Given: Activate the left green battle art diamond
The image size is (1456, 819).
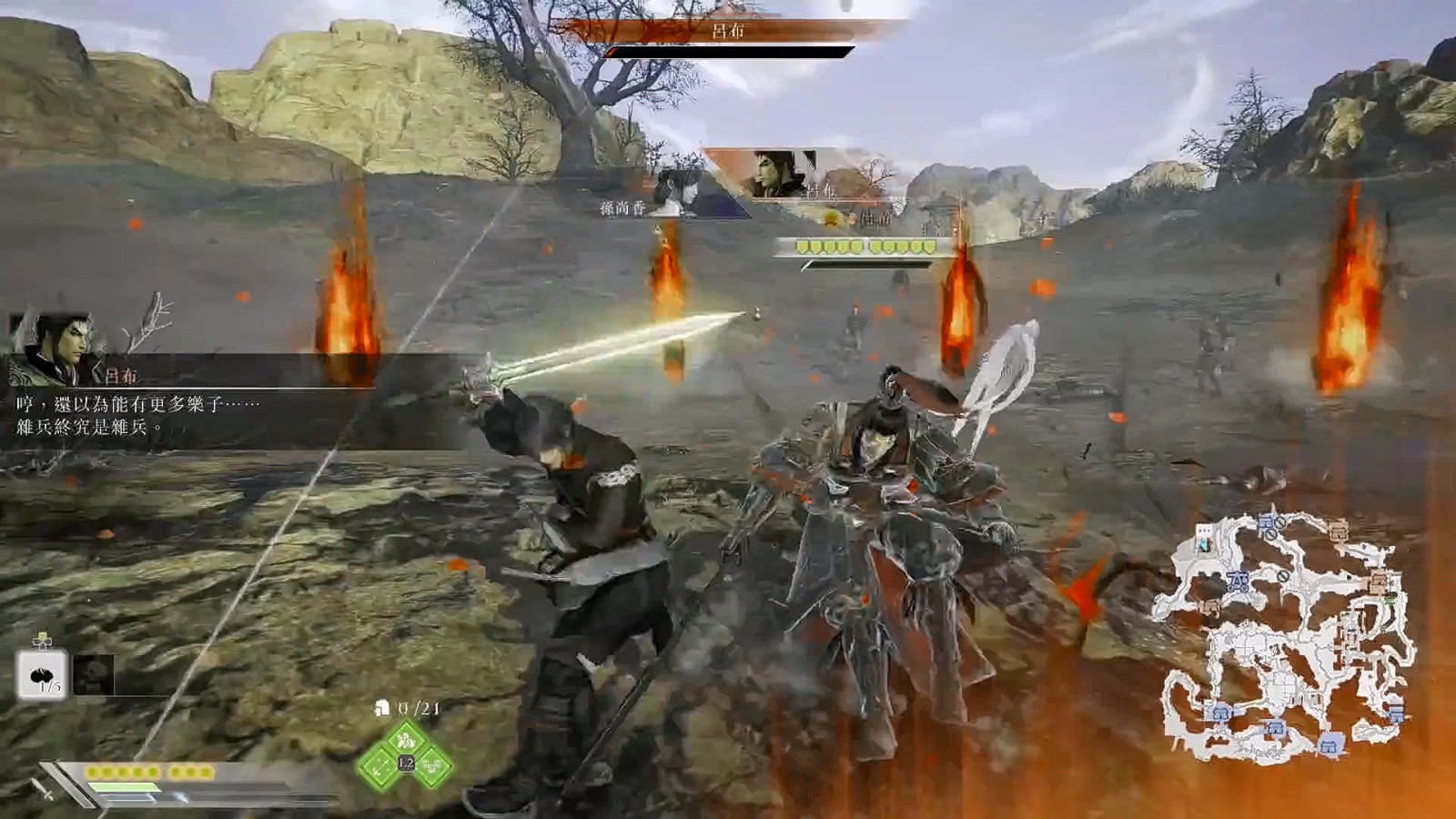Looking at the screenshot, I should click(380, 765).
